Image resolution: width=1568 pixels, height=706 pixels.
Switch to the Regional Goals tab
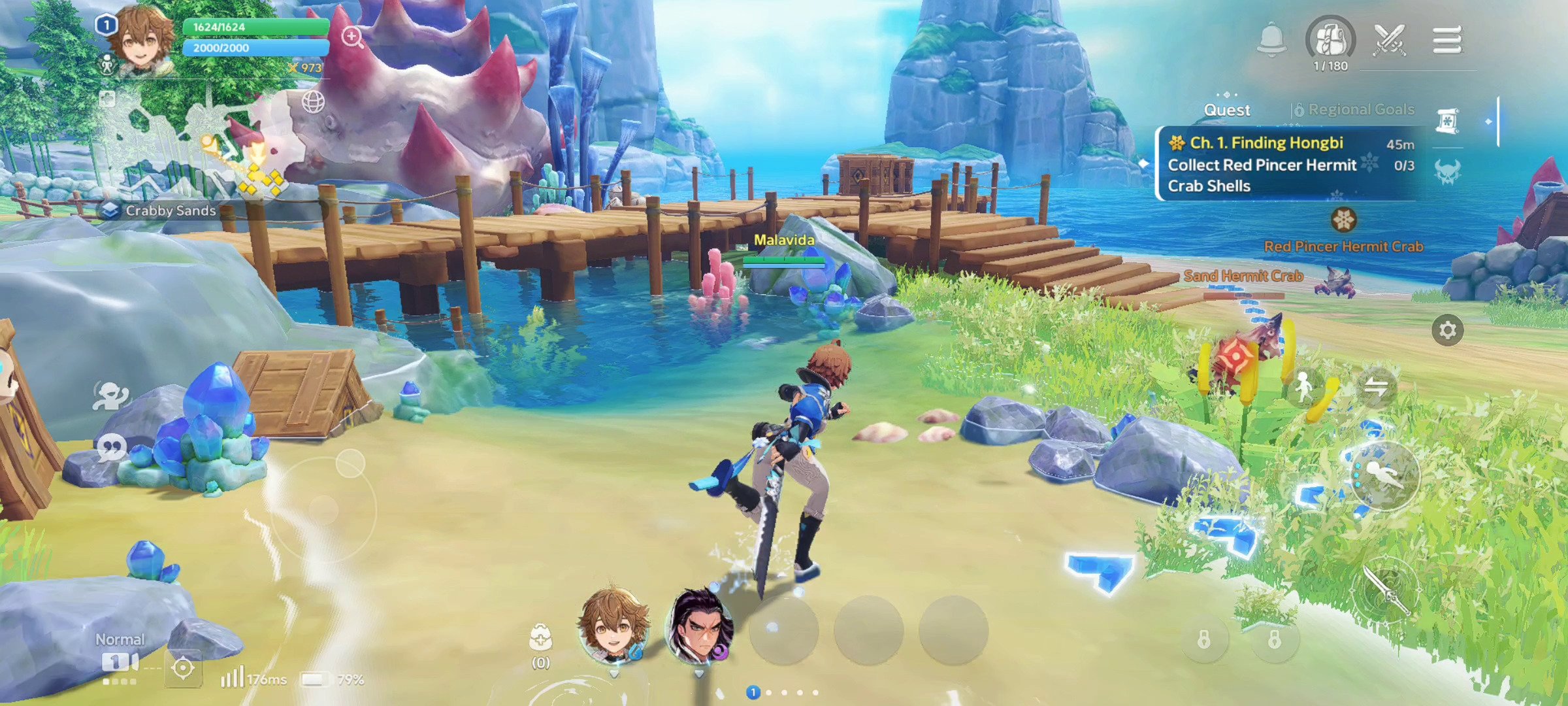(x=1354, y=110)
